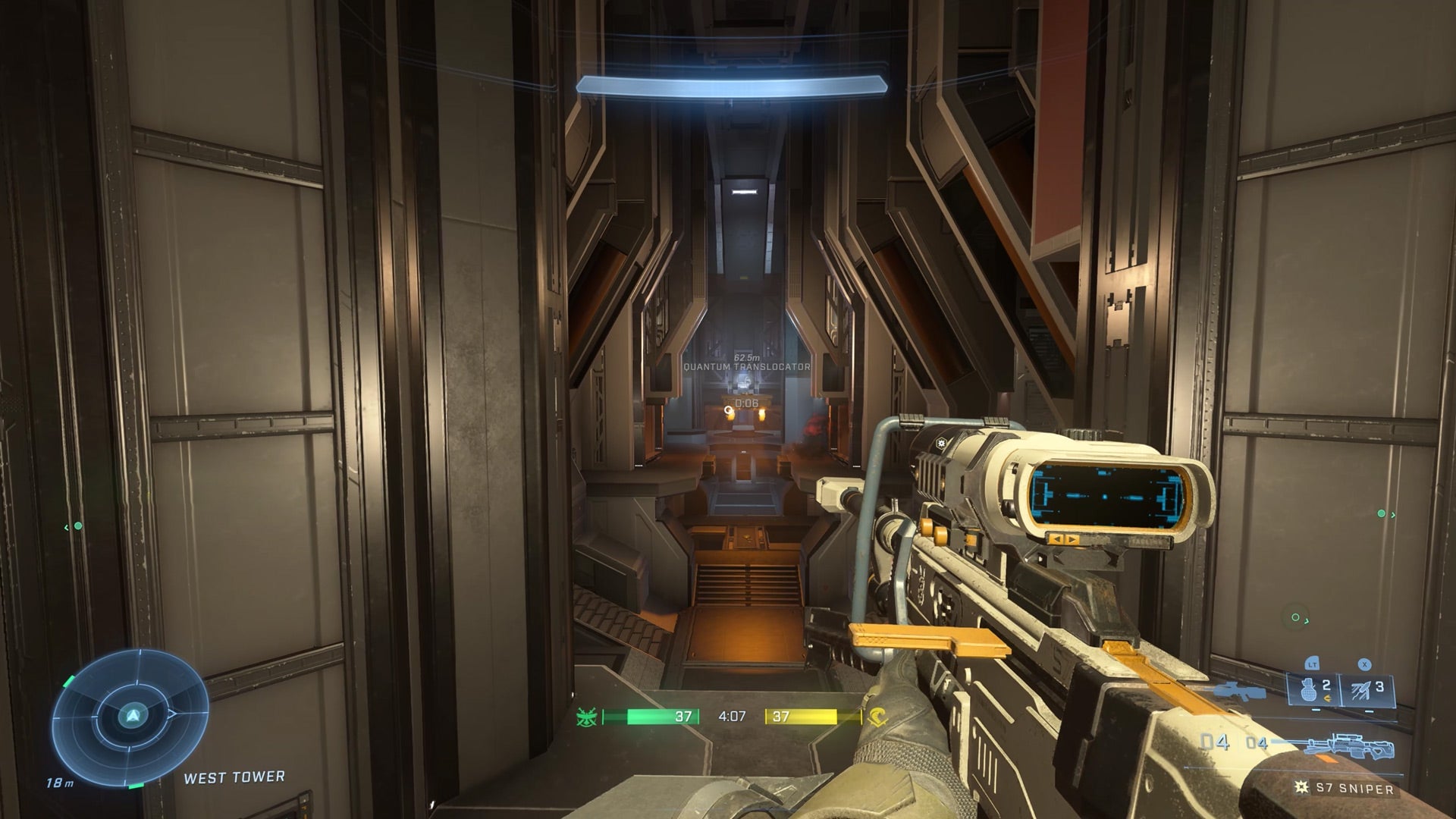
Task: Toggle the X button prompt above the equipment slot
Action: [x=1364, y=664]
